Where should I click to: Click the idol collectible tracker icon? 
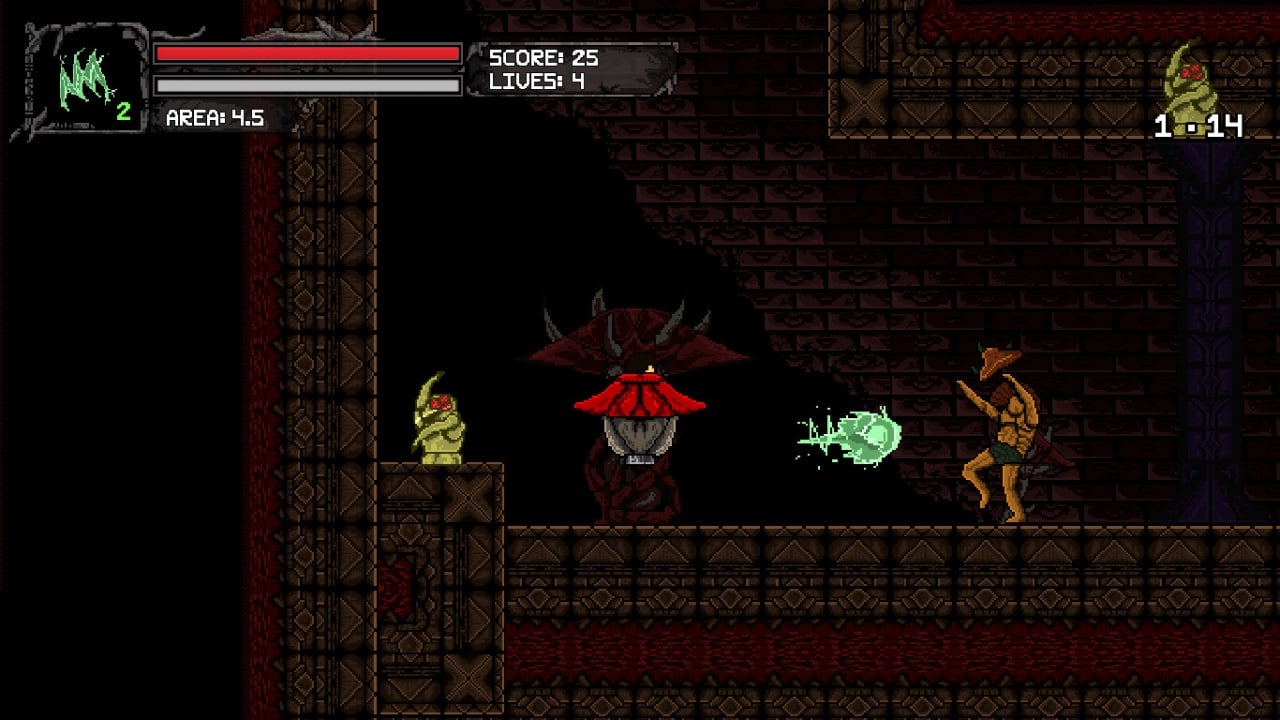point(1189,78)
